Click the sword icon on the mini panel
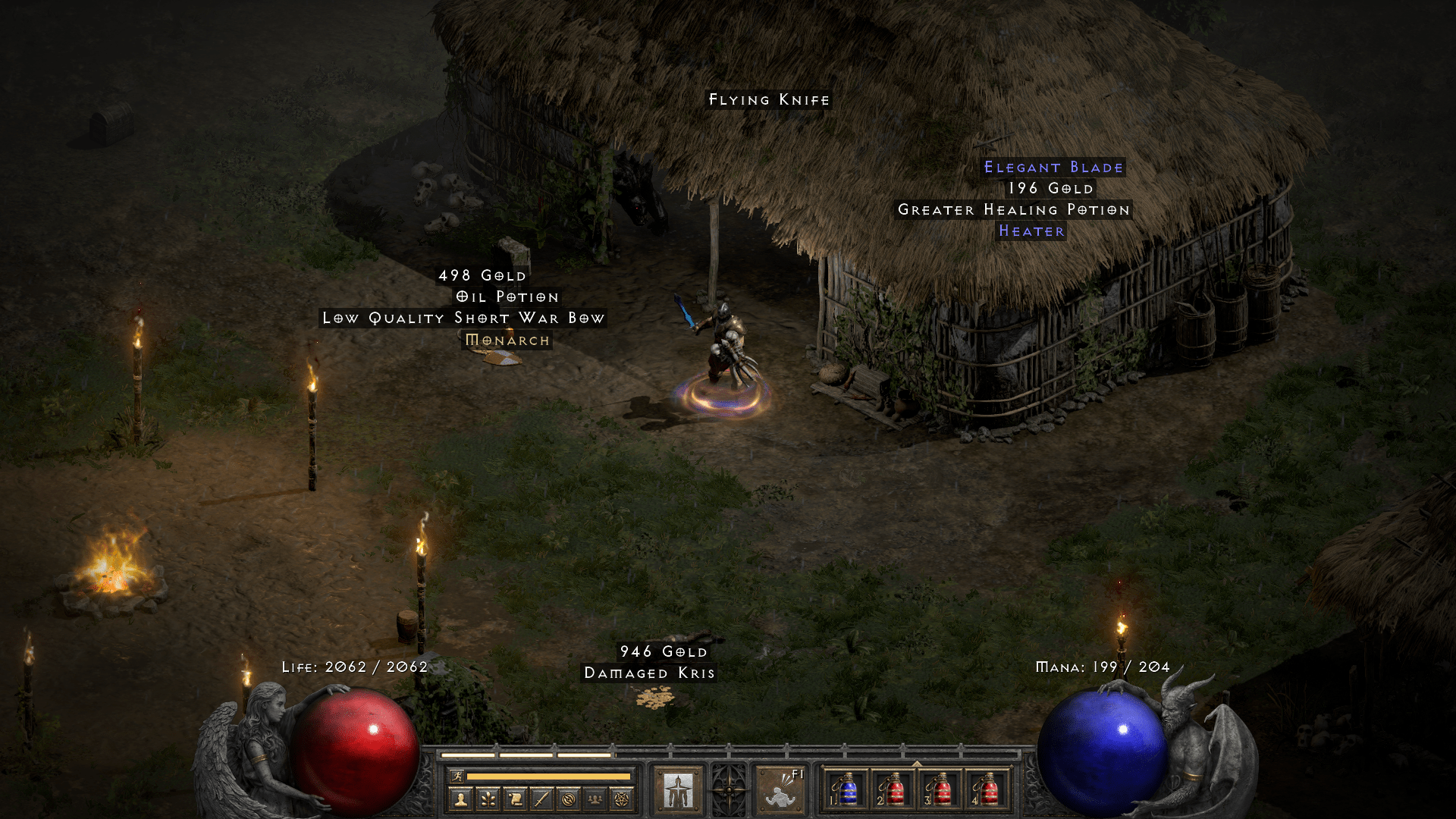 (x=542, y=799)
